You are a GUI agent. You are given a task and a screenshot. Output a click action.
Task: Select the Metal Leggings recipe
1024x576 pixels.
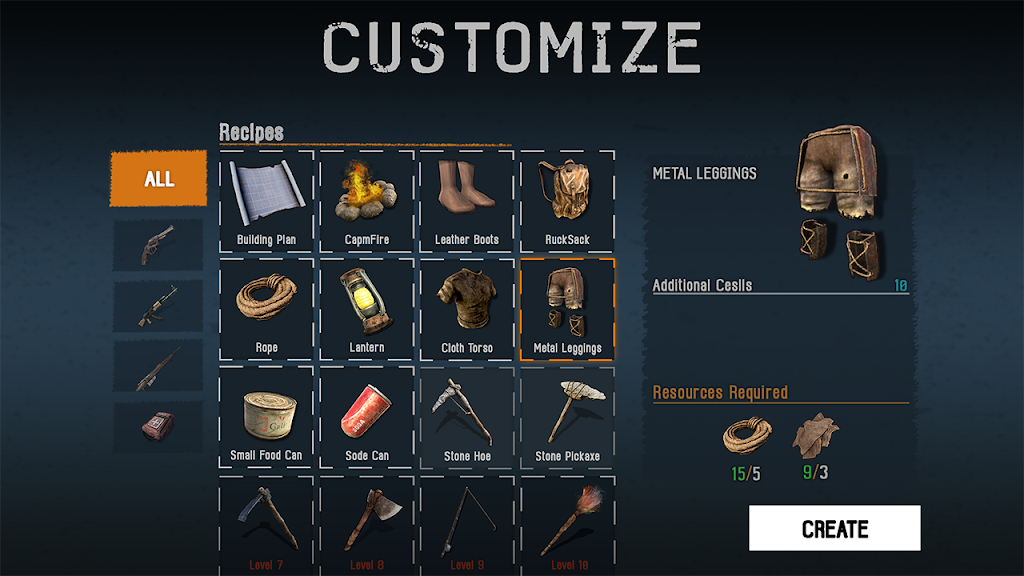click(567, 310)
